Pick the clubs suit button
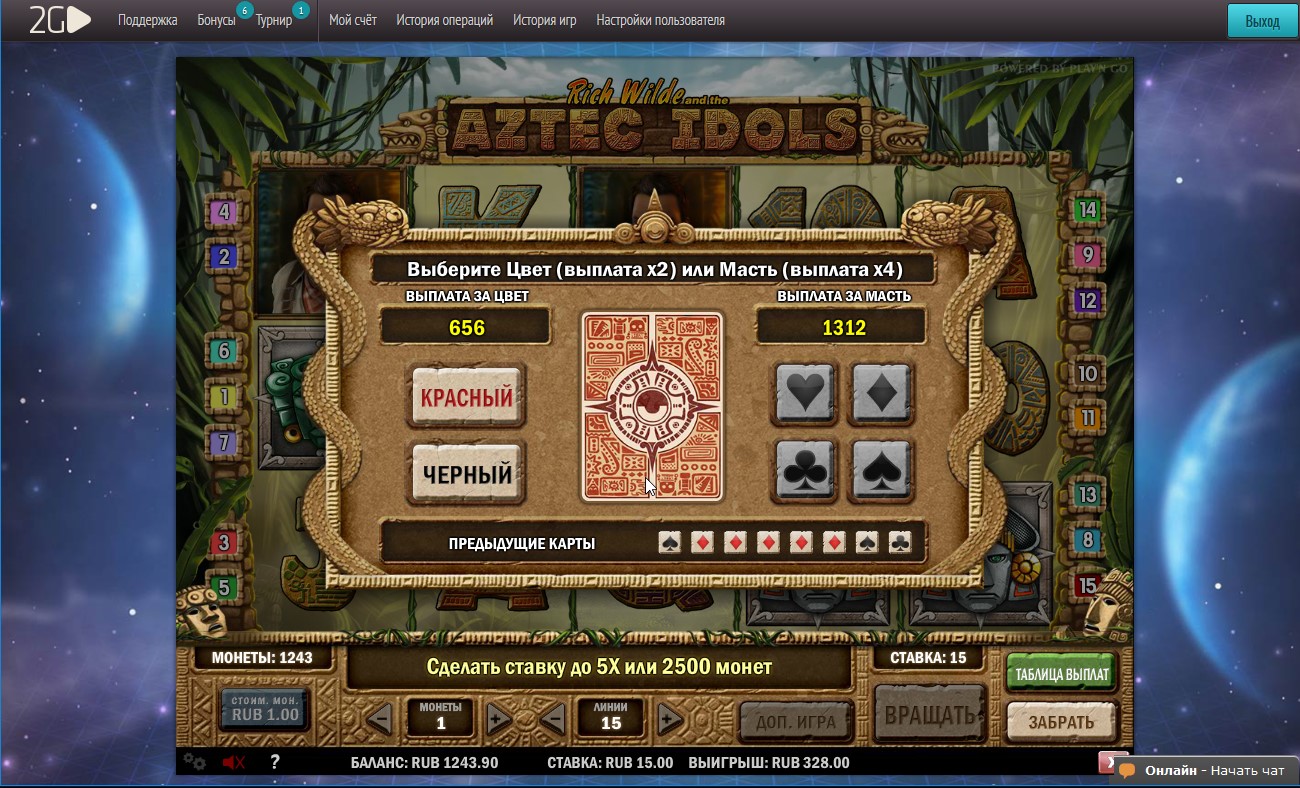Viewport: 1300px width, 788px height. [805, 470]
